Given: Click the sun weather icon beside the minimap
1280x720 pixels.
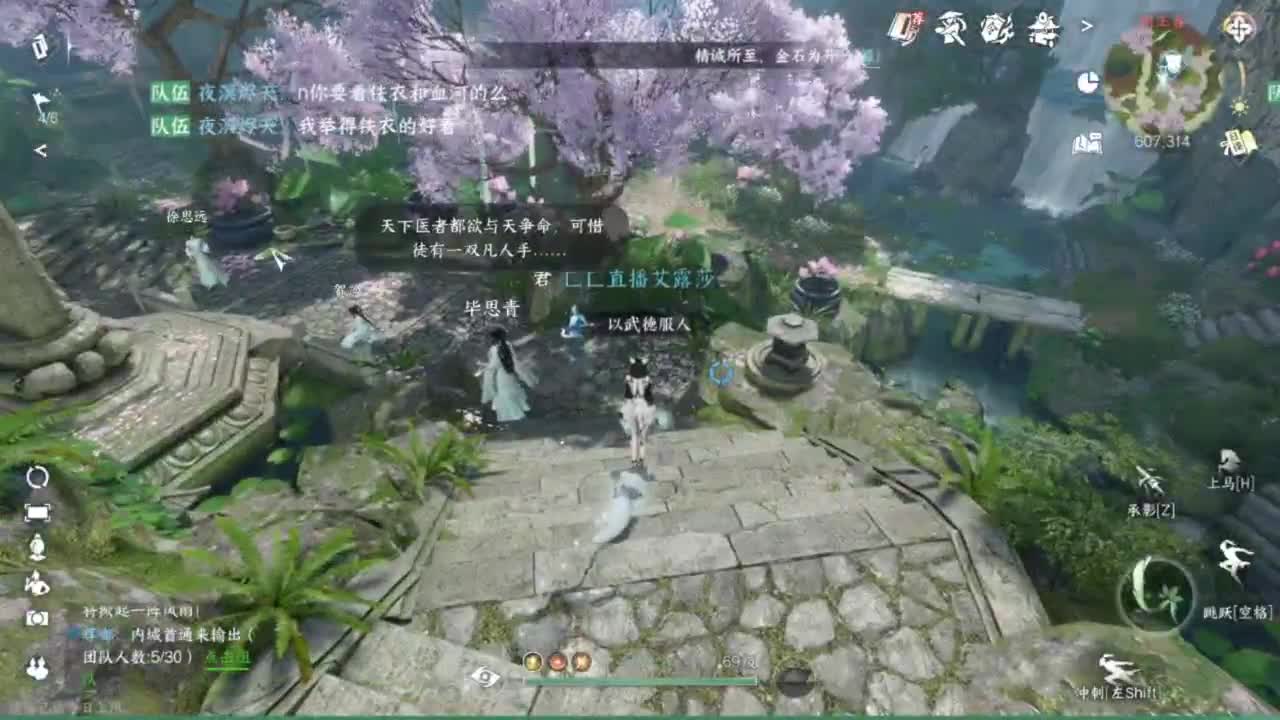Looking at the screenshot, I should 1240,107.
